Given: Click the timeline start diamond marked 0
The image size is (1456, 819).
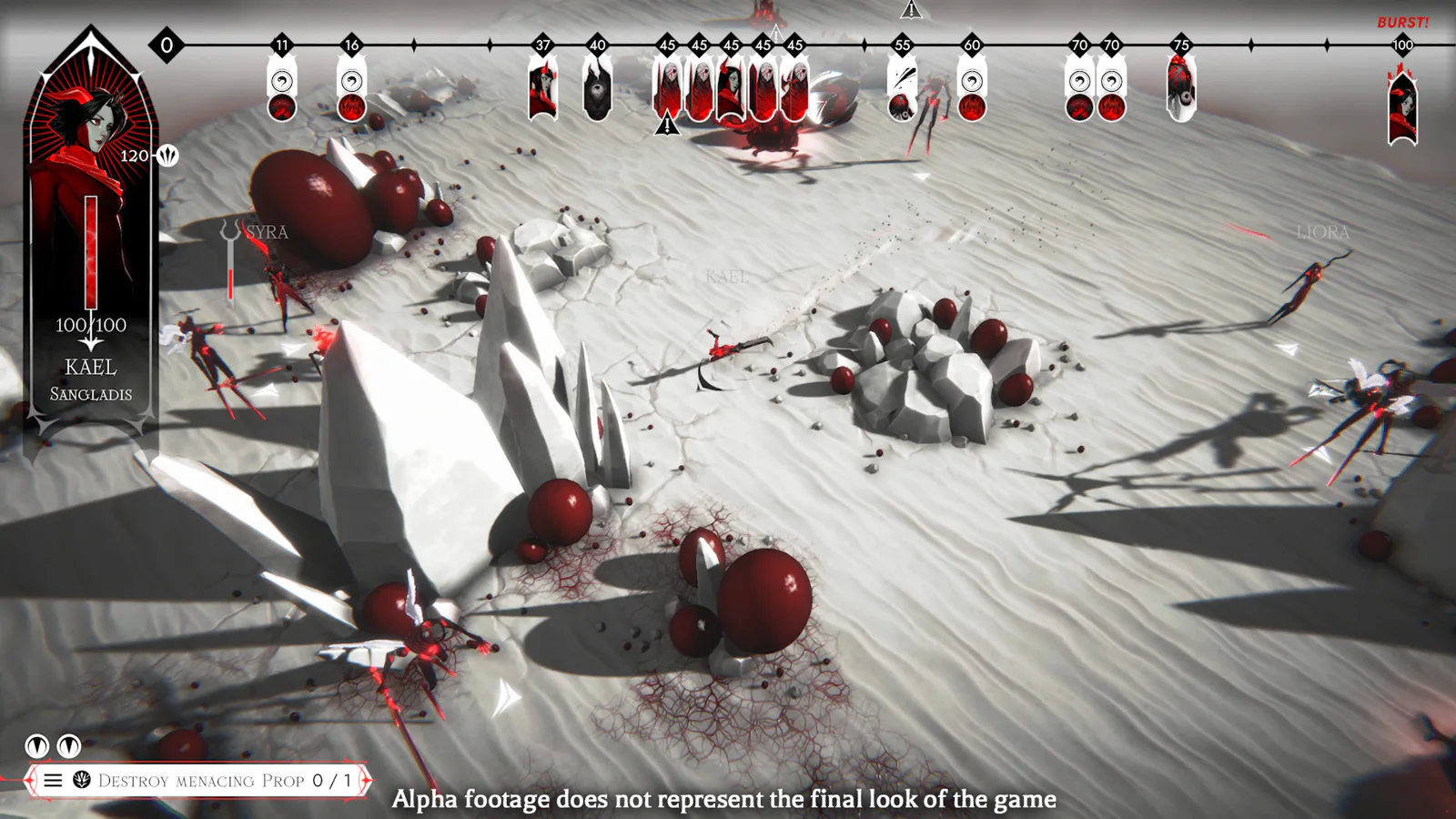Looking at the screenshot, I should 167,45.
